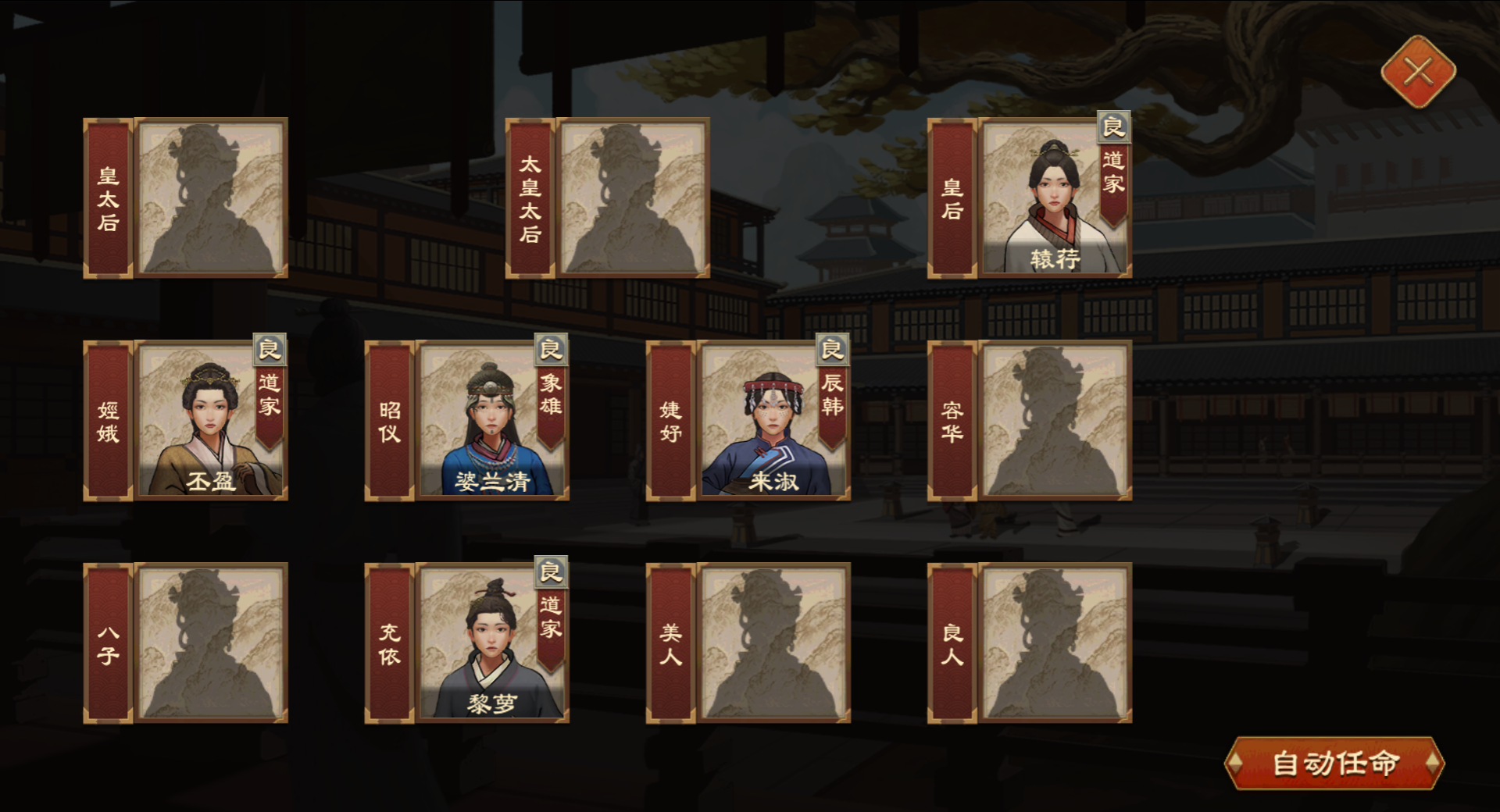This screenshot has height=812, width=1500.
Task: Click the 道家 banner on 黎萝's card
Action: coord(551,625)
